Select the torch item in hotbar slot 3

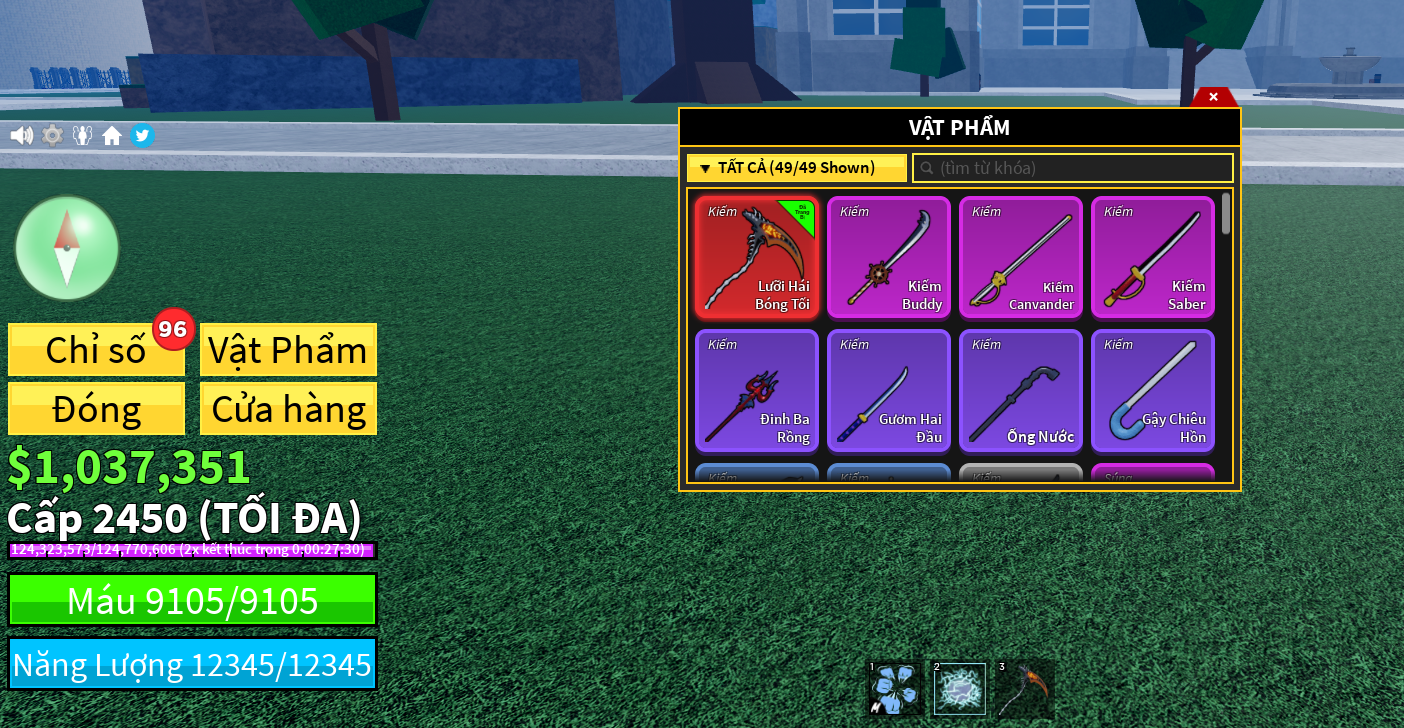1024,688
